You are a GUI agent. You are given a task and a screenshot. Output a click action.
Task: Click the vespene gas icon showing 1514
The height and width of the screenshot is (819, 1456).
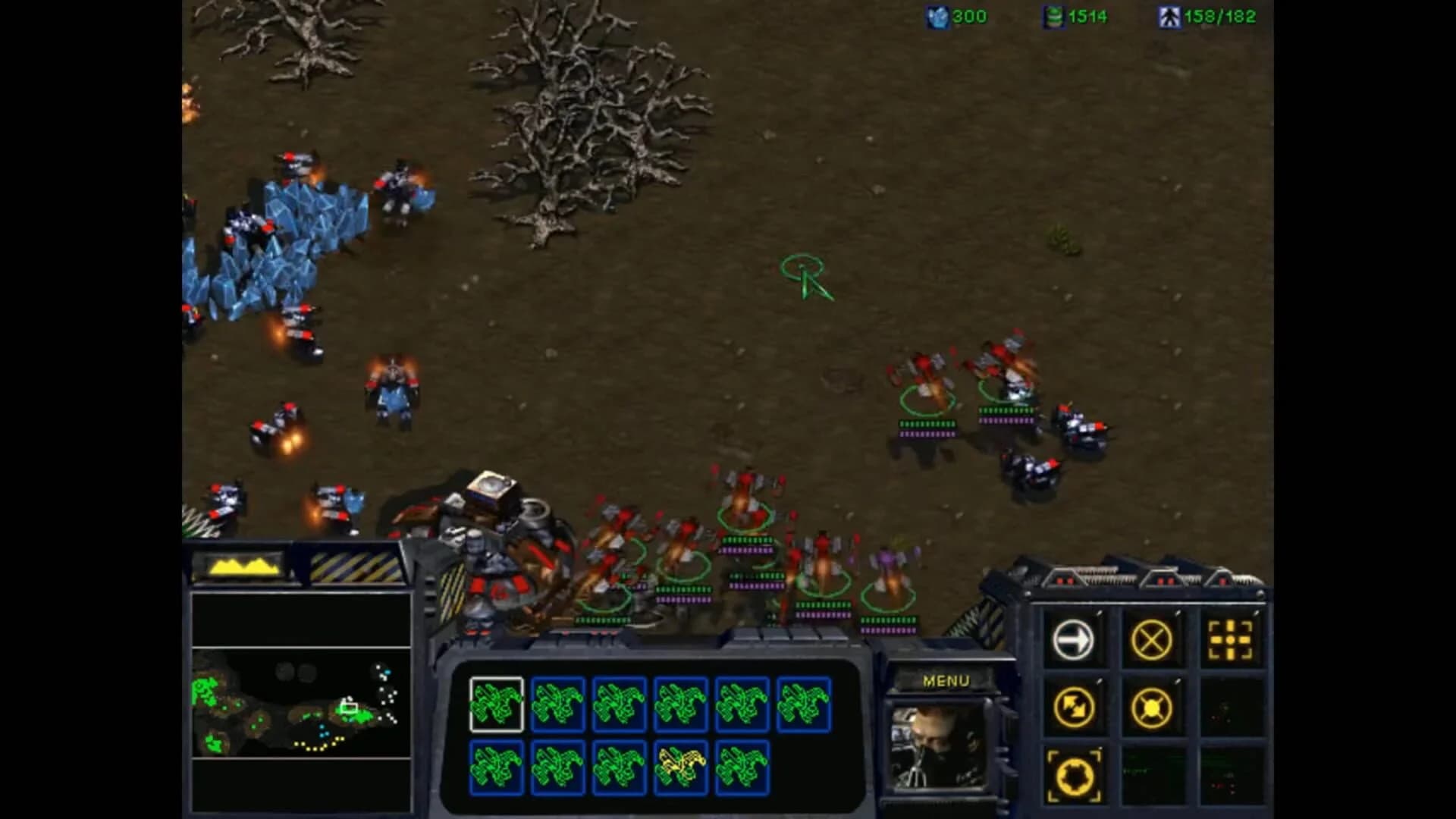tap(1055, 17)
